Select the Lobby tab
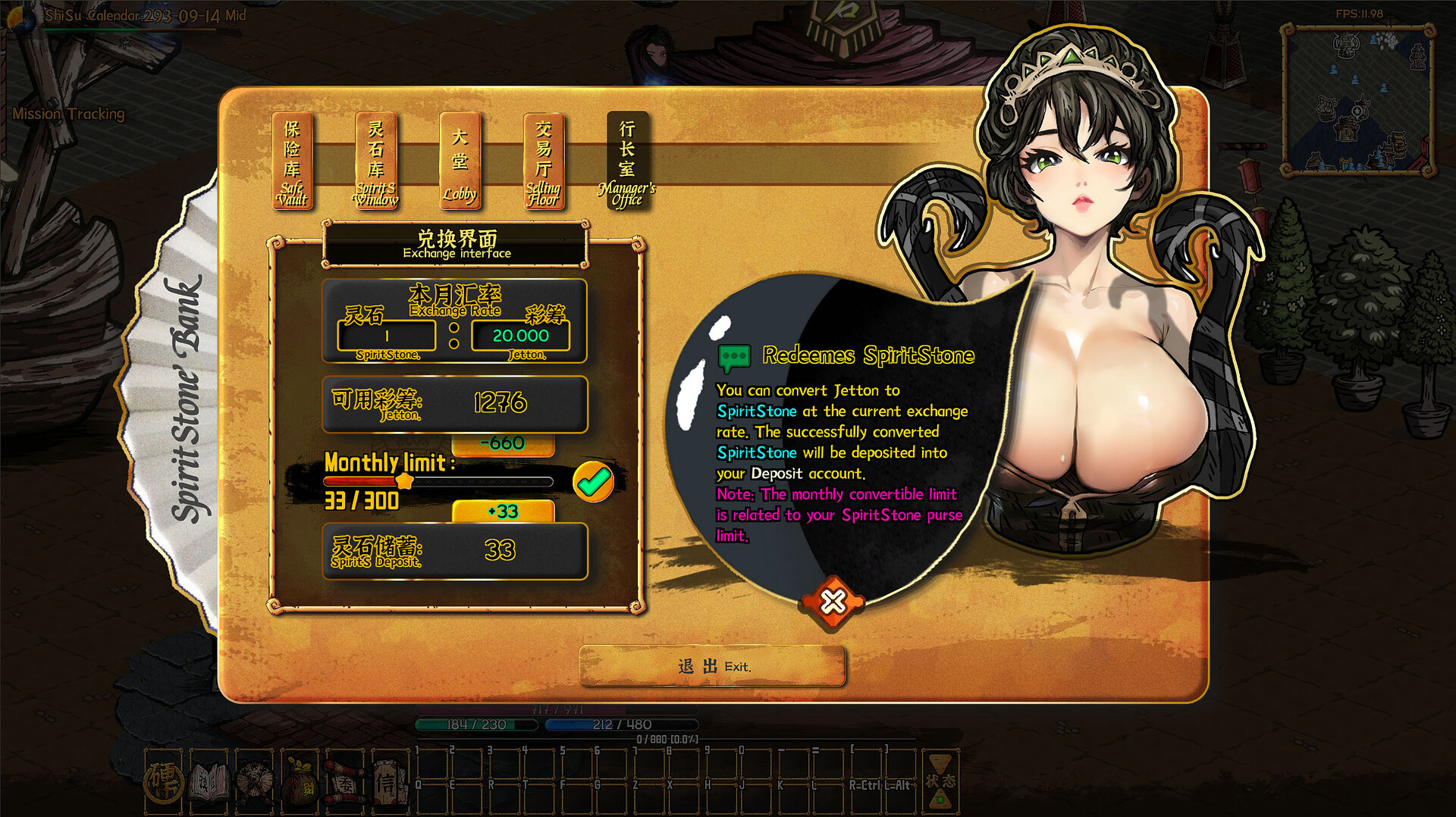Image resolution: width=1456 pixels, height=817 pixels. (x=460, y=161)
